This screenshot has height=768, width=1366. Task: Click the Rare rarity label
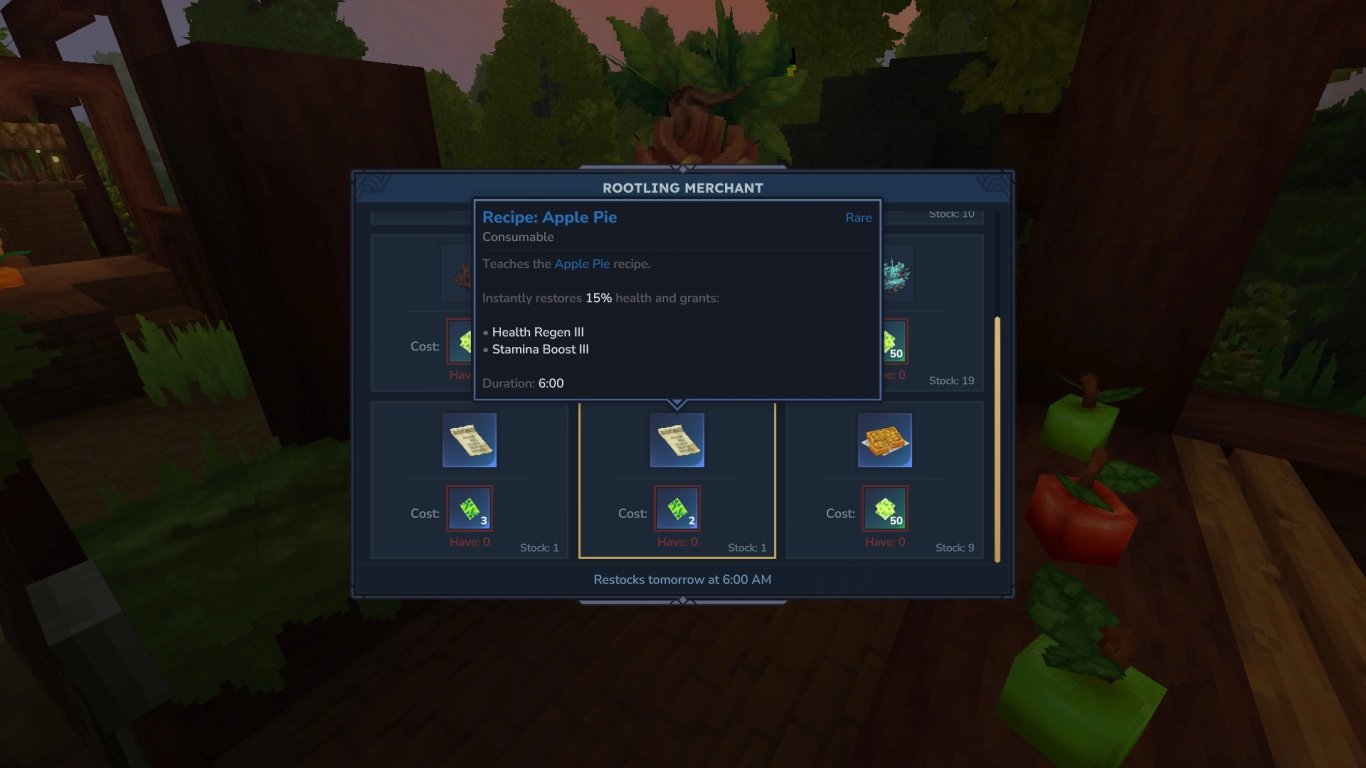[x=858, y=217]
